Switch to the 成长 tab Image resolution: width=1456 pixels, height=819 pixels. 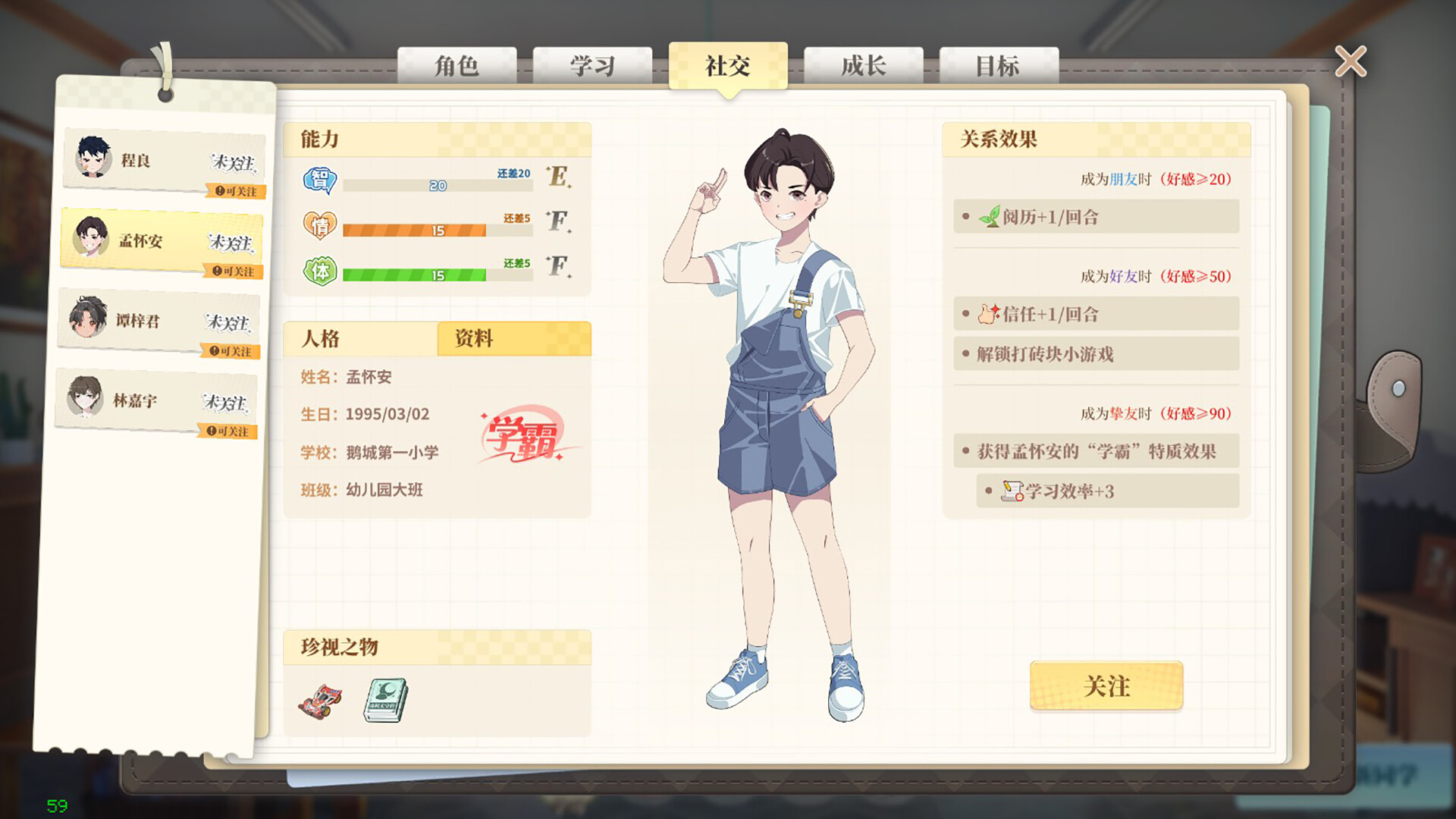[863, 67]
